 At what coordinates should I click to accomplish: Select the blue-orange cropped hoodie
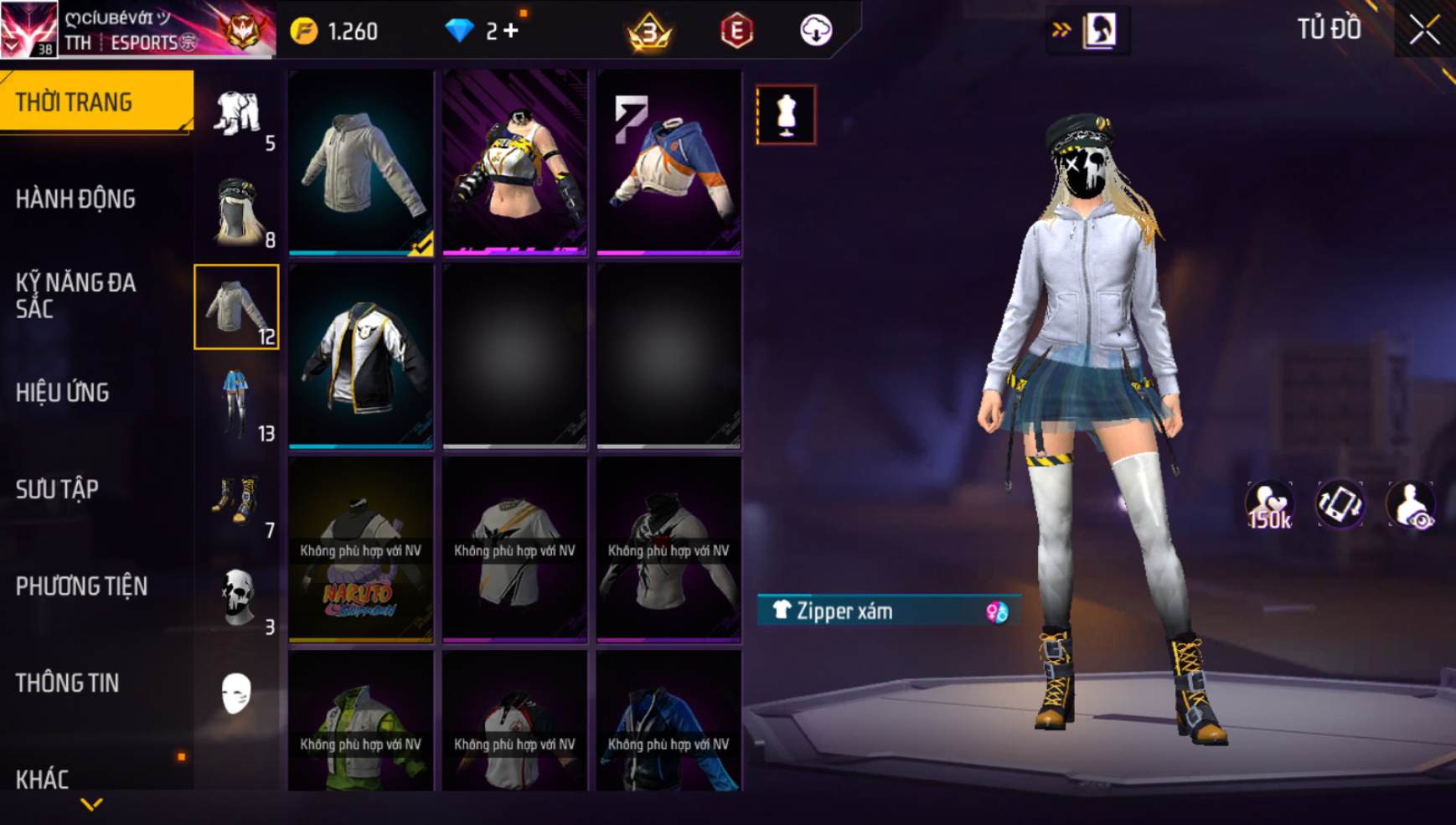click(669, 162)
